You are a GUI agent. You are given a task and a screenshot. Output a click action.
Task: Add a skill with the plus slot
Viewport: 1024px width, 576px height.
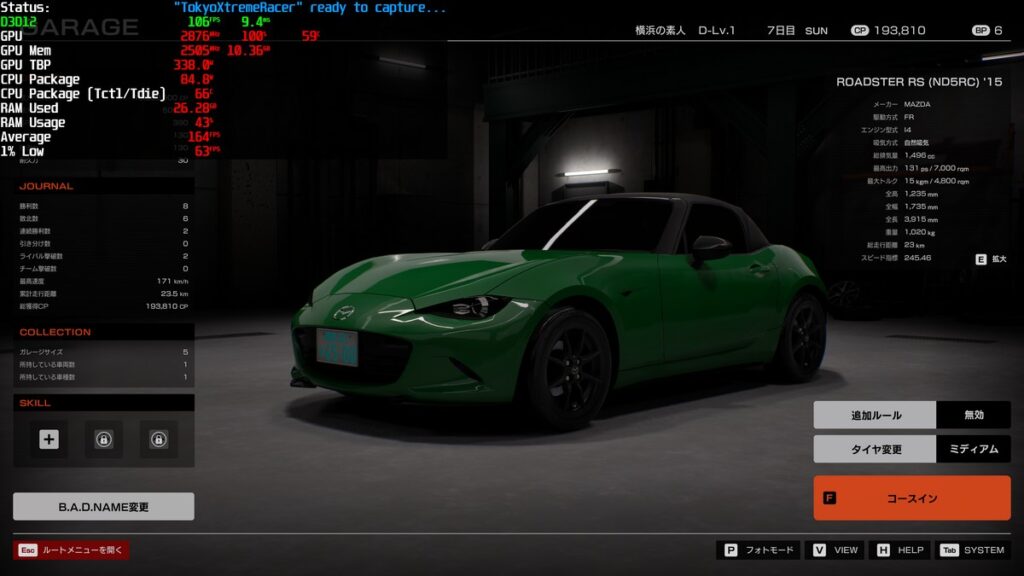coord(49,439)
